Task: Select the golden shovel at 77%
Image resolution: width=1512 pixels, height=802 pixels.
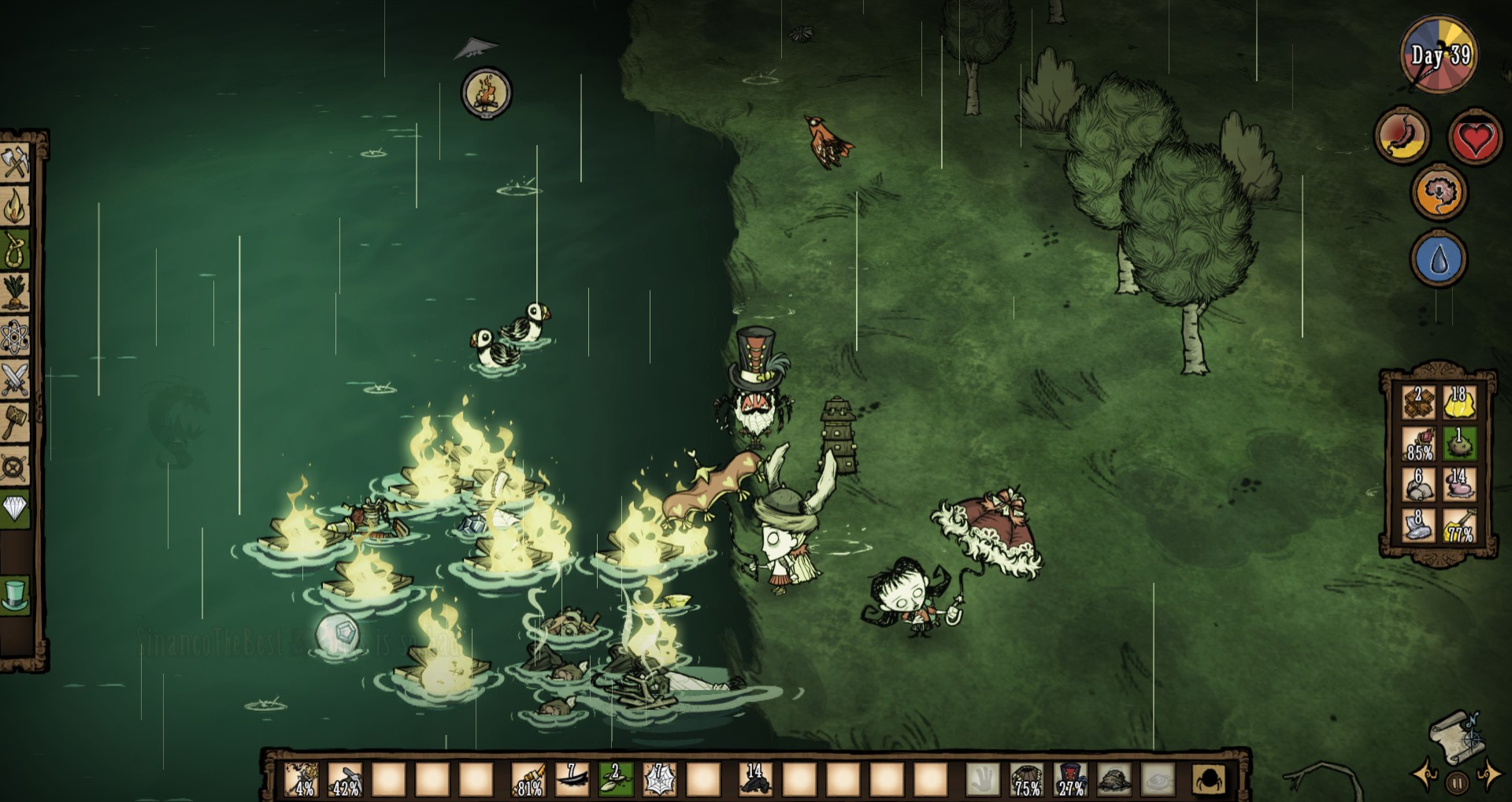Action: [1459, 525]
